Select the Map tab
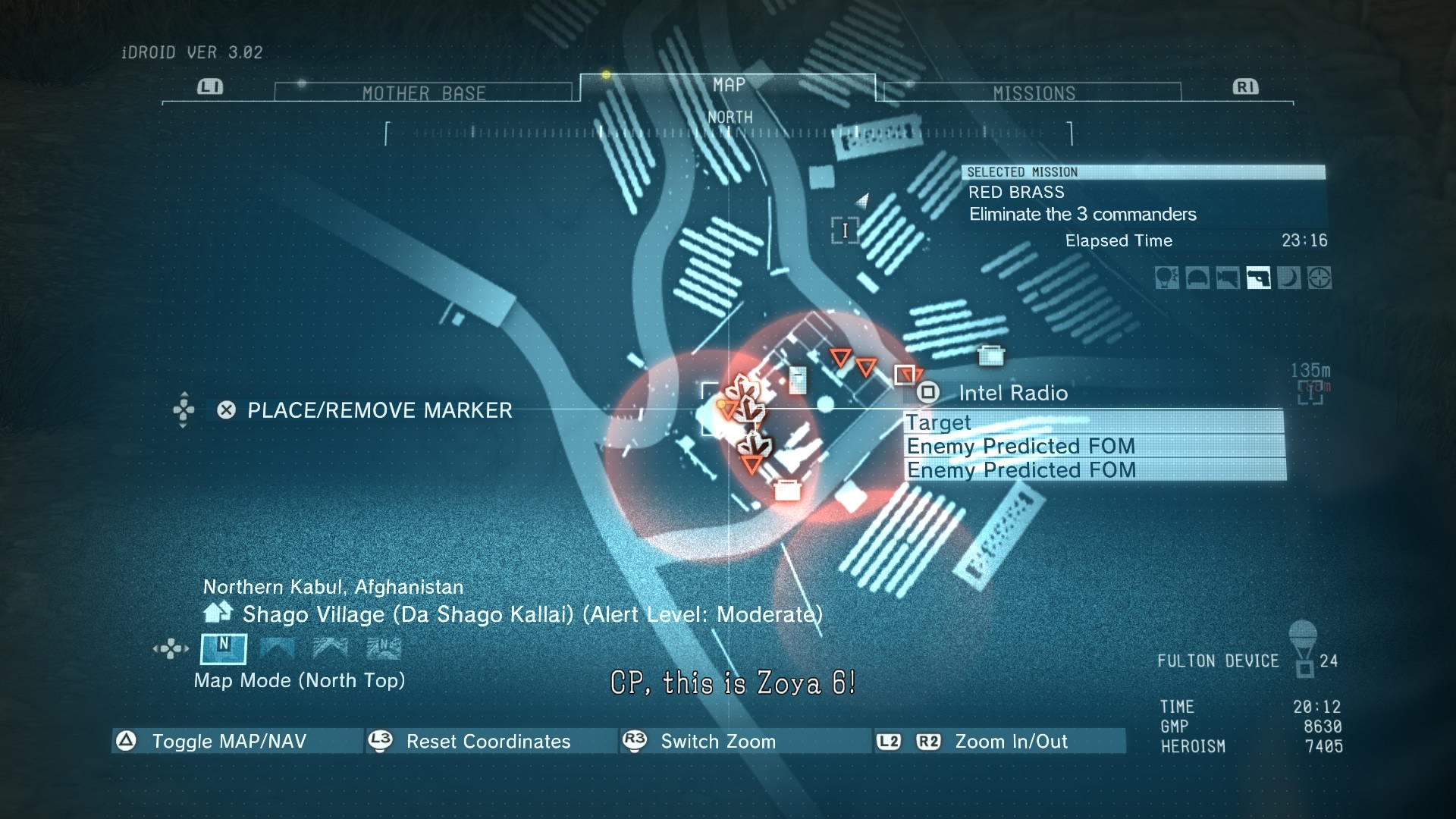1456x819 pixels. click(x=728, y=86)
